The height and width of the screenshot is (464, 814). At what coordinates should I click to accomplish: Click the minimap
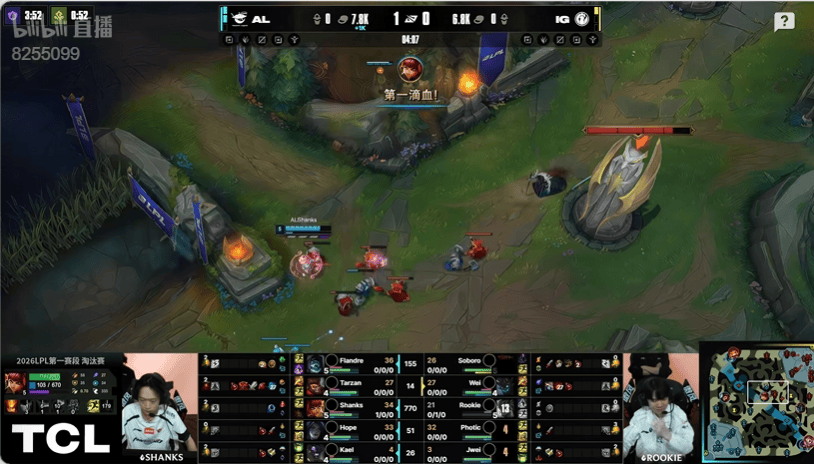[x=755, y=400]
